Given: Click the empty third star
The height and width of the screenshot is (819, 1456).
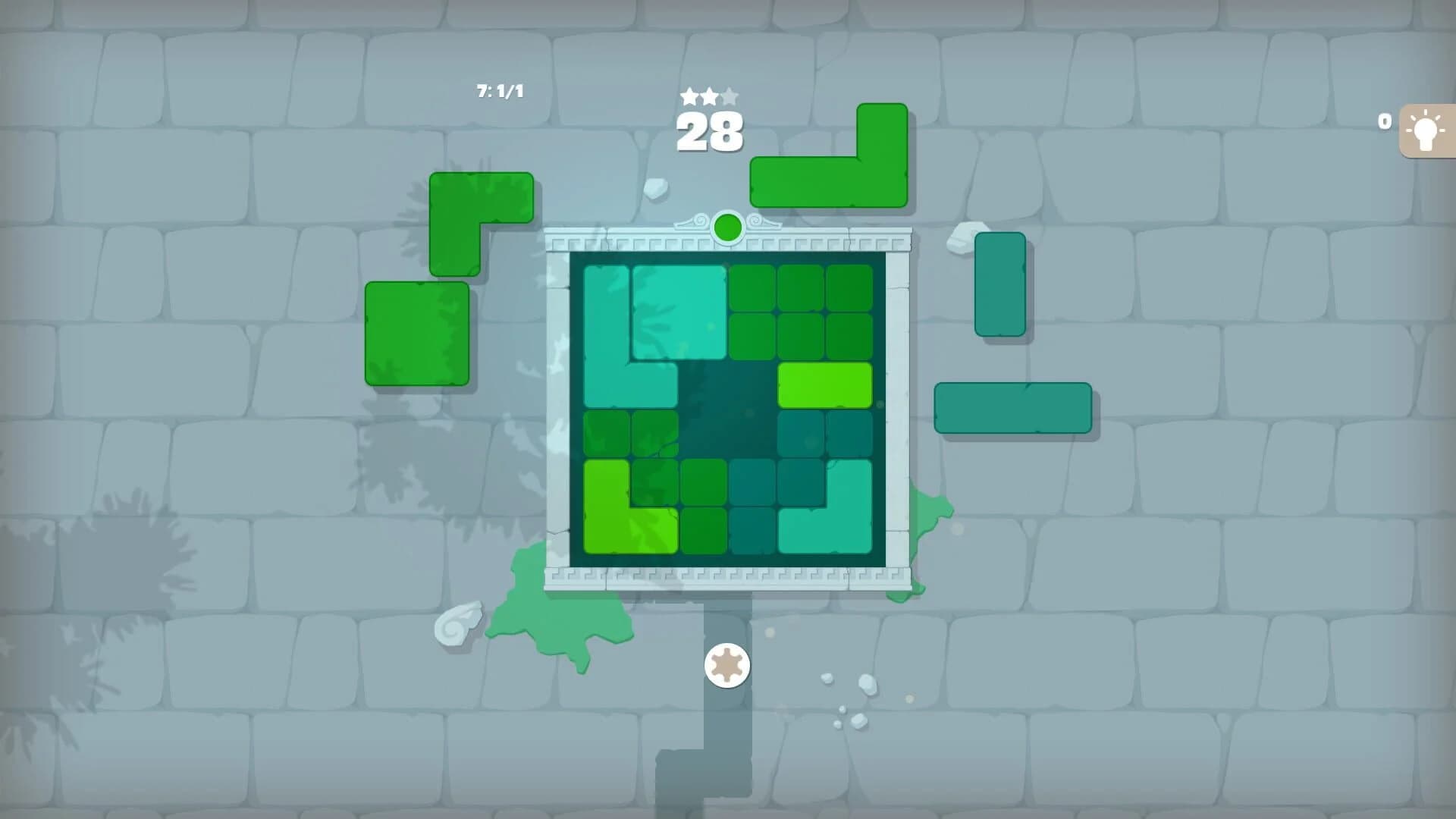Looking at the screenshot, I should pos(730,97).
